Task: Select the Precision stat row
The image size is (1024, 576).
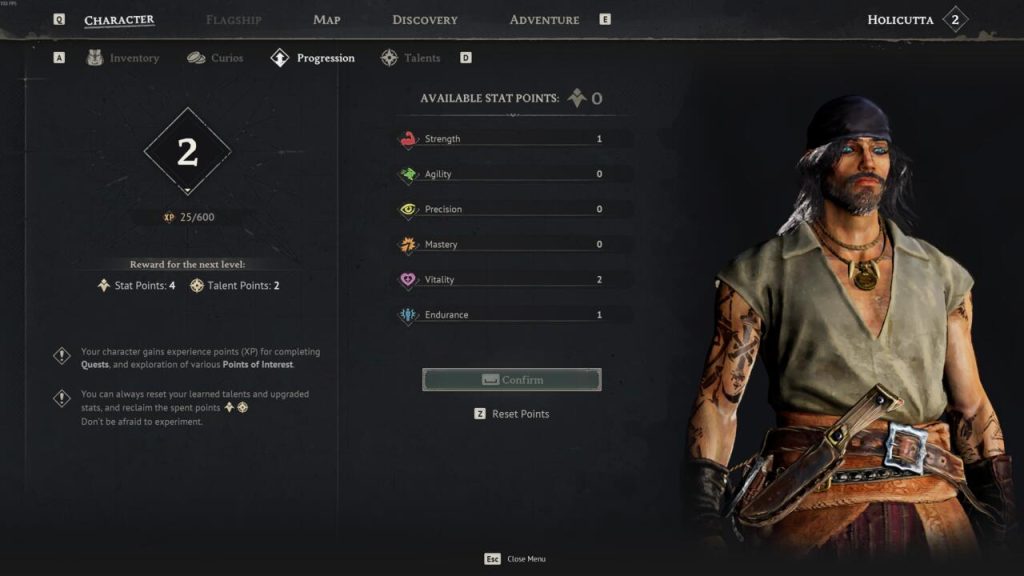Action: pyautogui.click(x=512, y=209)
